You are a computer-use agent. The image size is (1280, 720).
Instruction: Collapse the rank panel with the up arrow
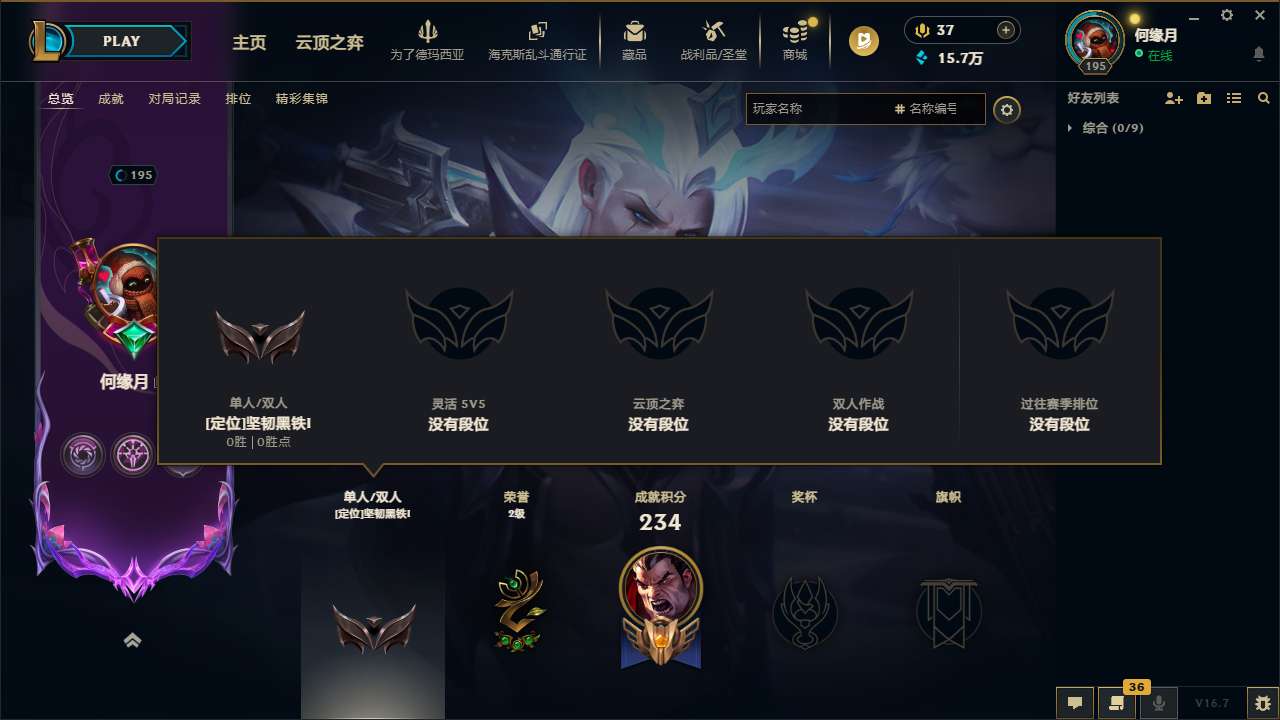pos(133,640)
